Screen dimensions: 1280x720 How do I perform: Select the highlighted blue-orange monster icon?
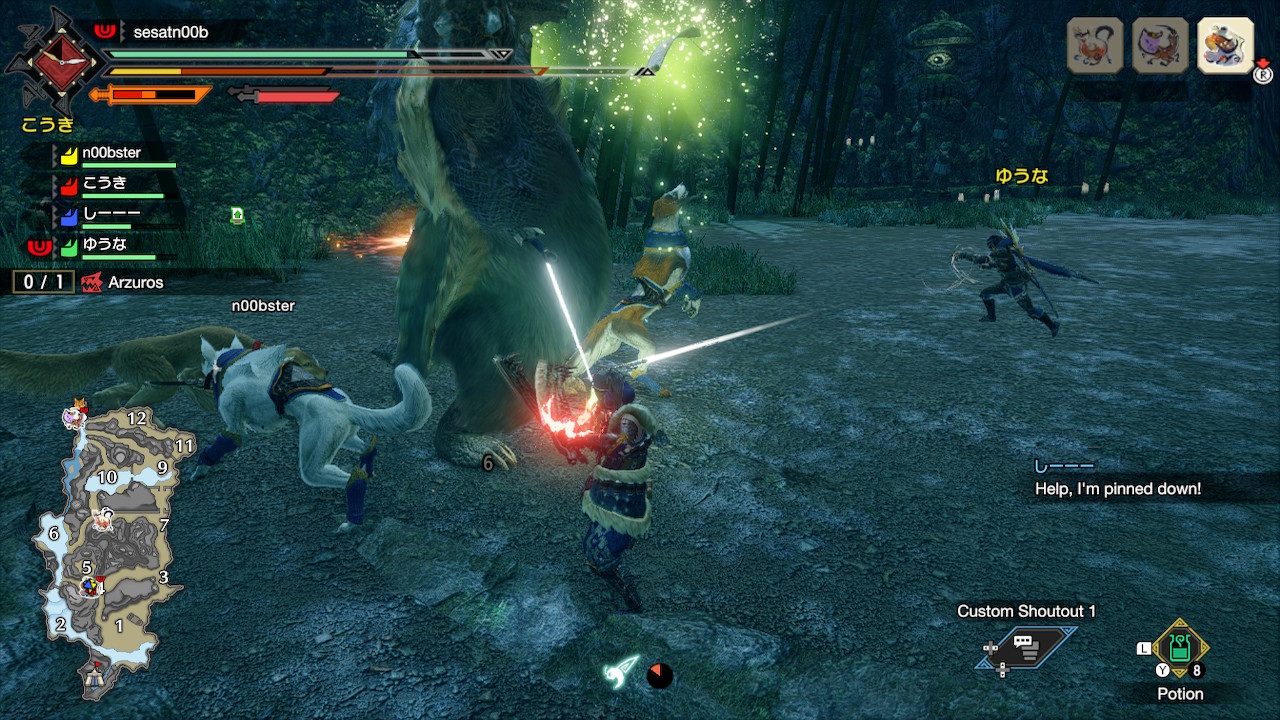tap(1225, 45)
